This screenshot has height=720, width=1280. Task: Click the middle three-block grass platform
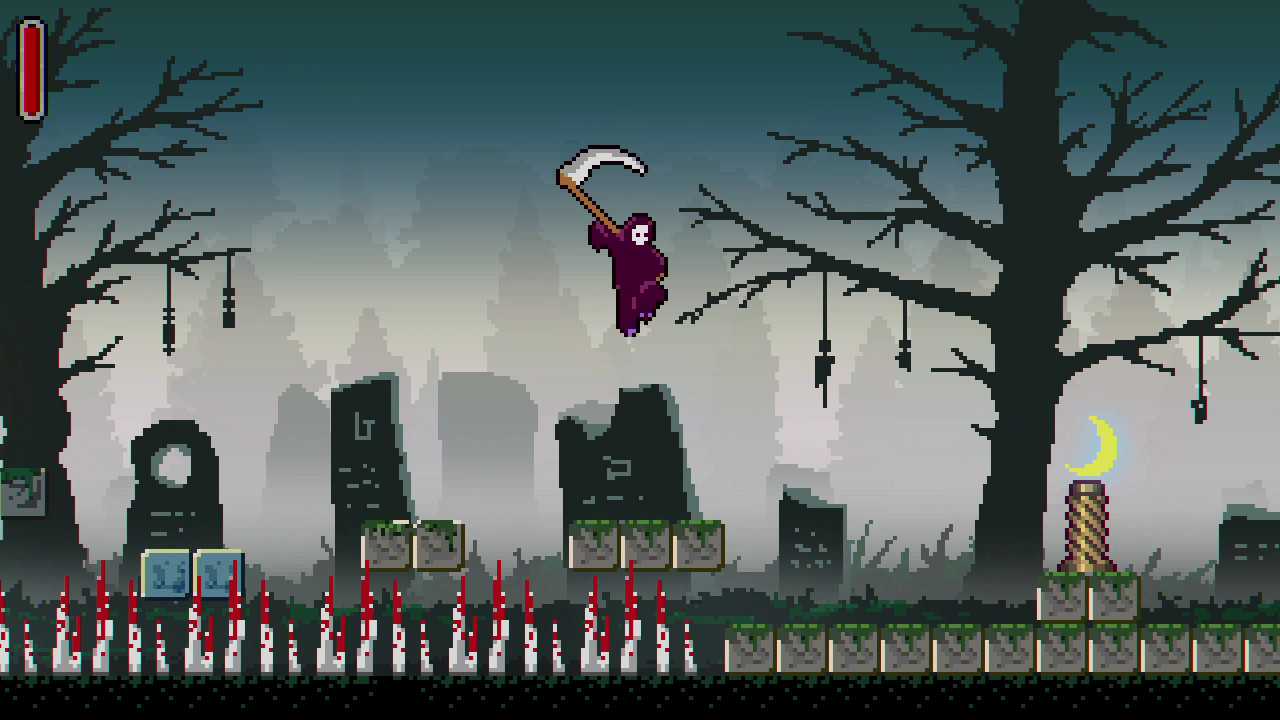pyautogui.click(x=645, y=545)
